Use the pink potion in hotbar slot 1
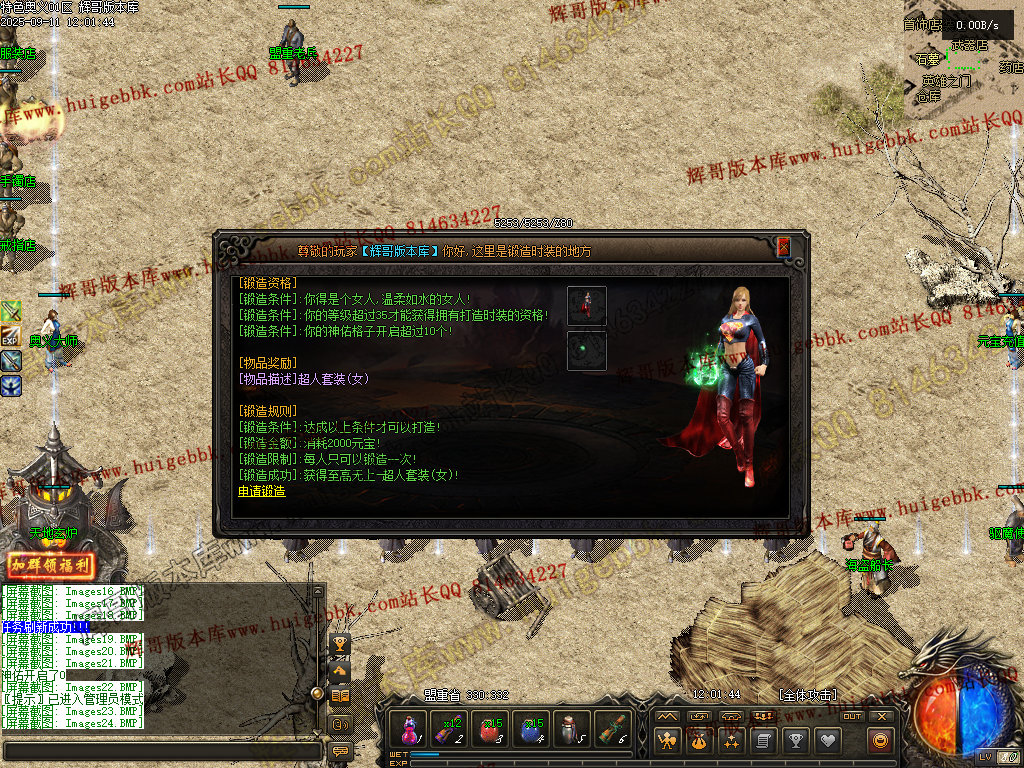The image size is (1024, 768). (x=410, y=729)
